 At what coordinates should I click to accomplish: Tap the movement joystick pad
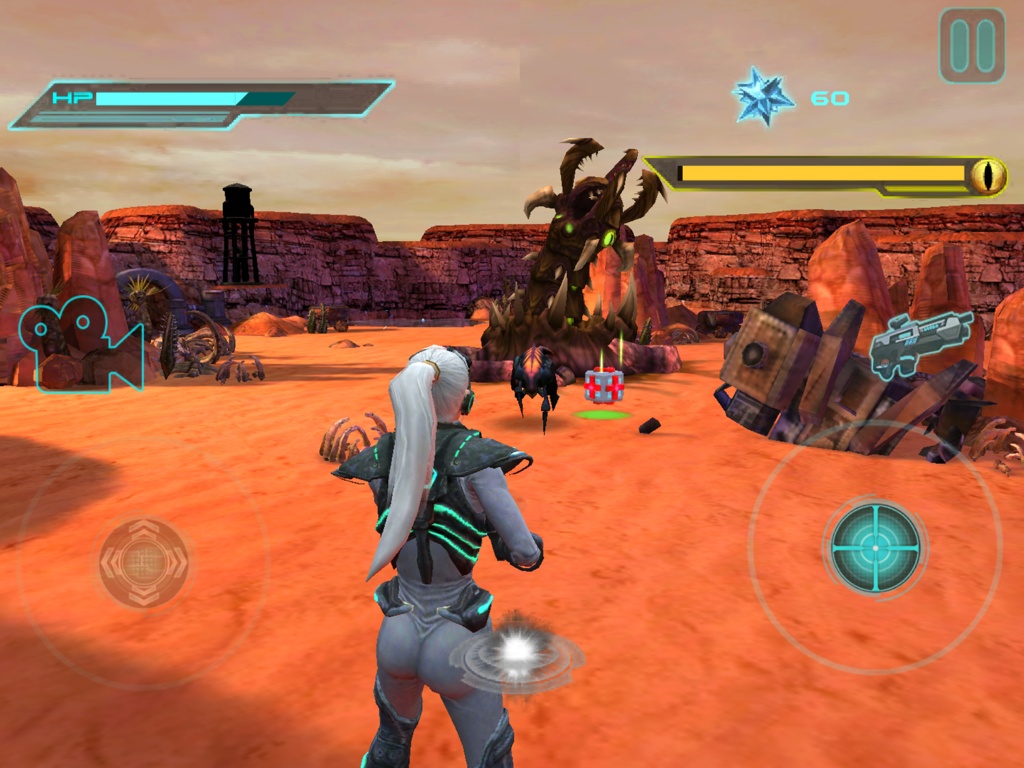coord(143,562)
